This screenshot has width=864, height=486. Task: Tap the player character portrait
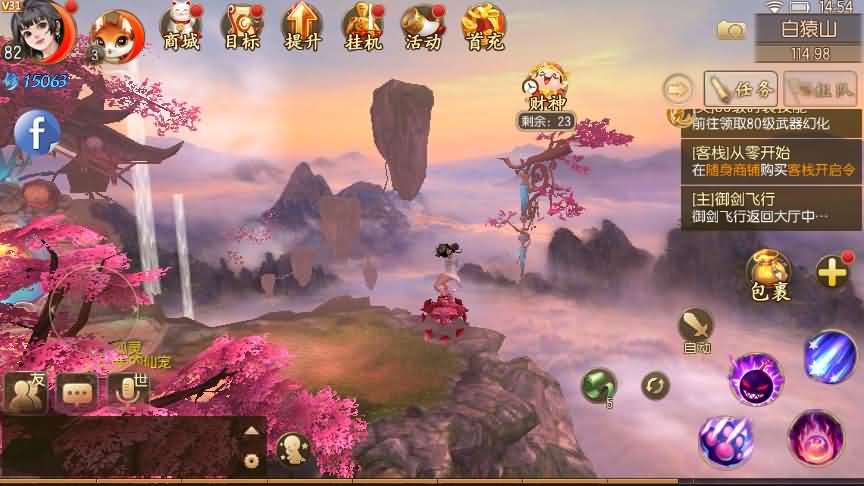(42, 30)
